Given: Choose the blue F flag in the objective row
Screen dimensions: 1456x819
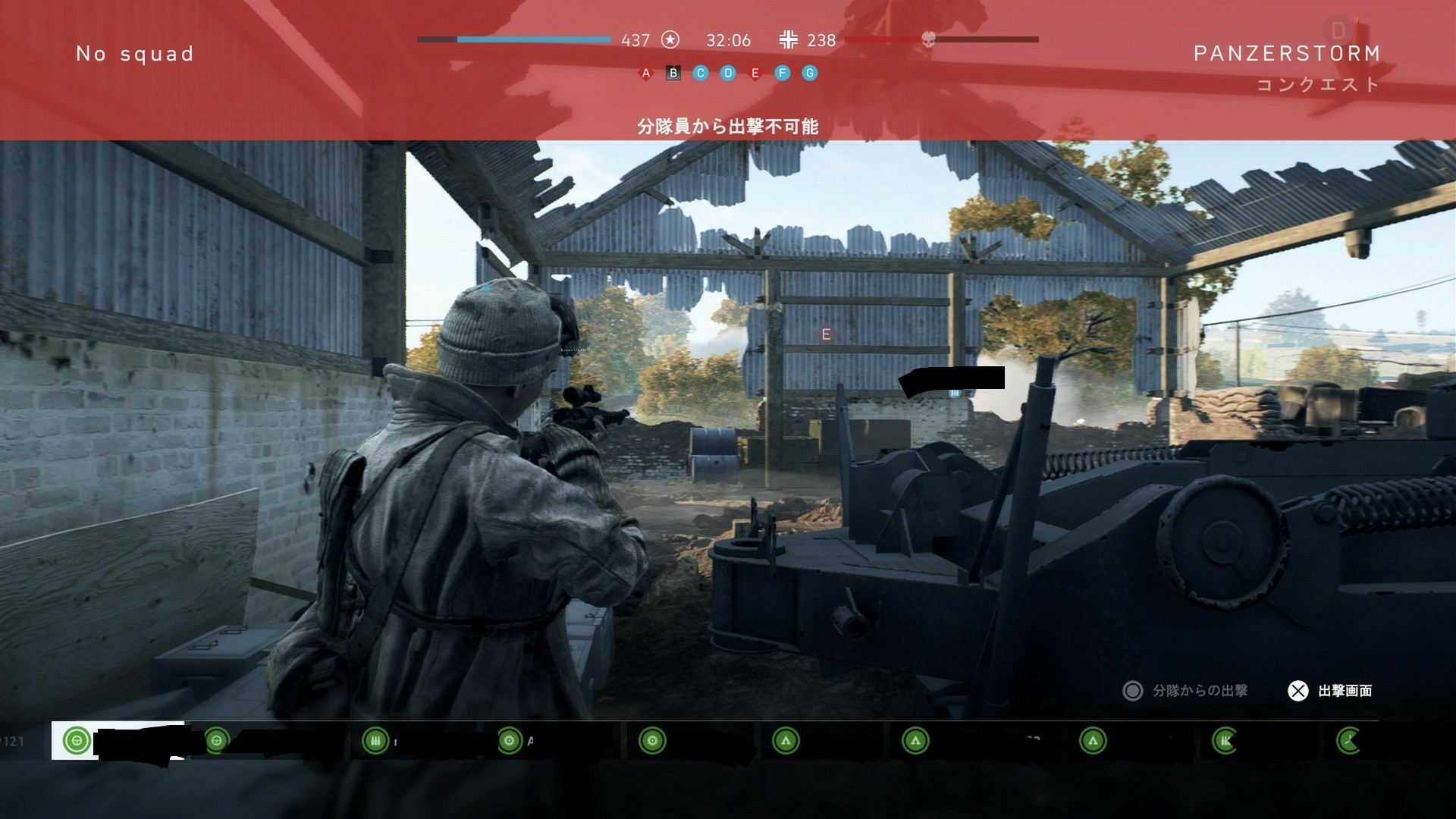Looking at the screenshot, I should 783,74.
